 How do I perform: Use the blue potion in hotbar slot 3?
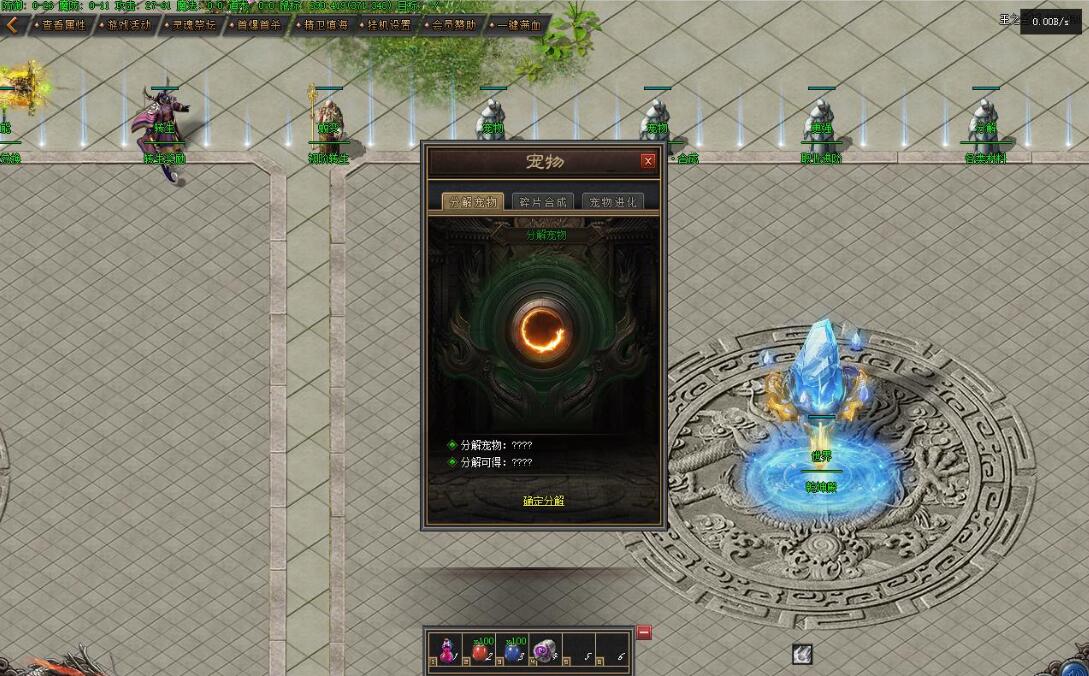[511, 651]
